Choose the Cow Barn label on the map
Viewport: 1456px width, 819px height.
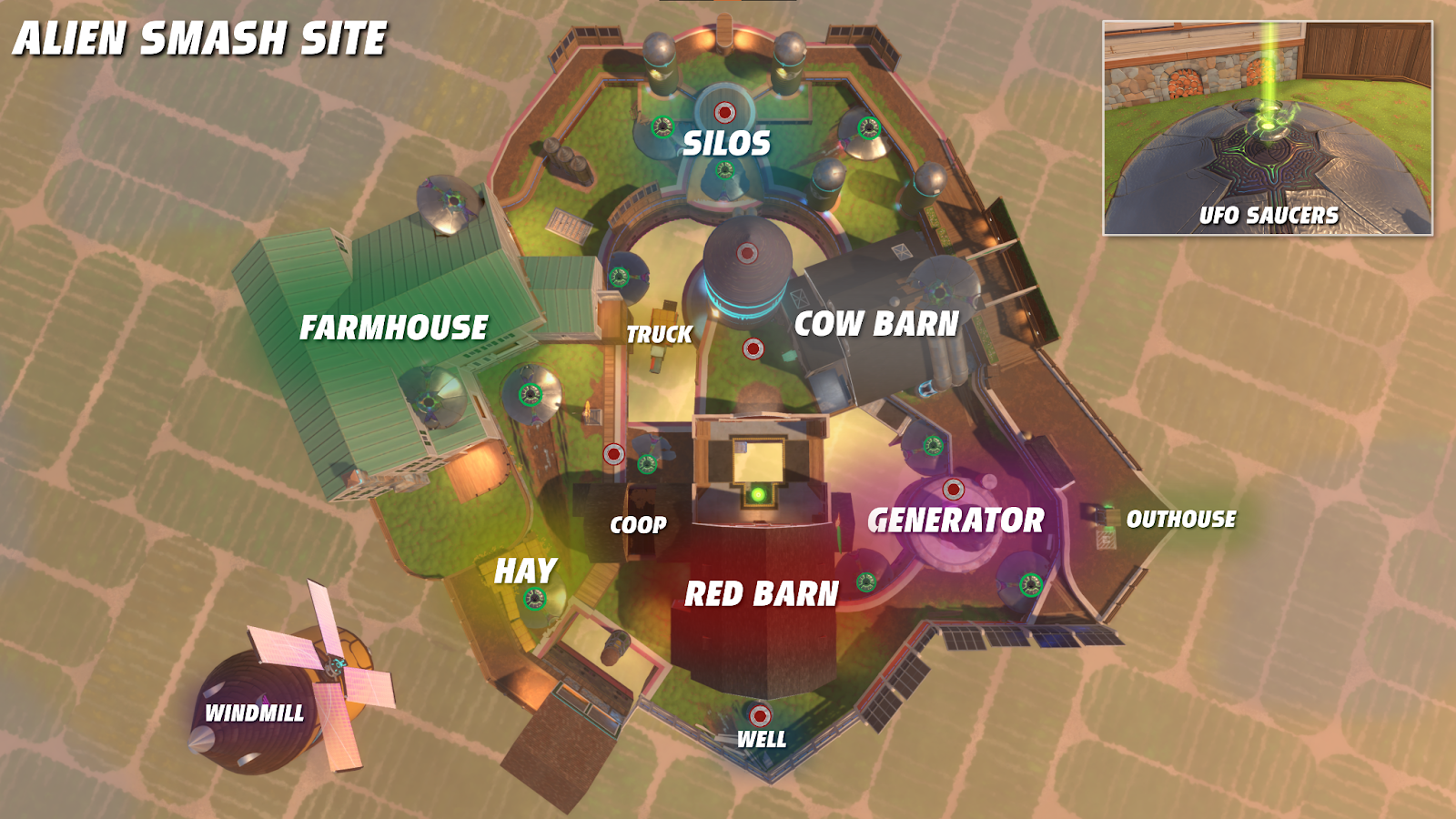pyautogui.click(x=876, y=324)
